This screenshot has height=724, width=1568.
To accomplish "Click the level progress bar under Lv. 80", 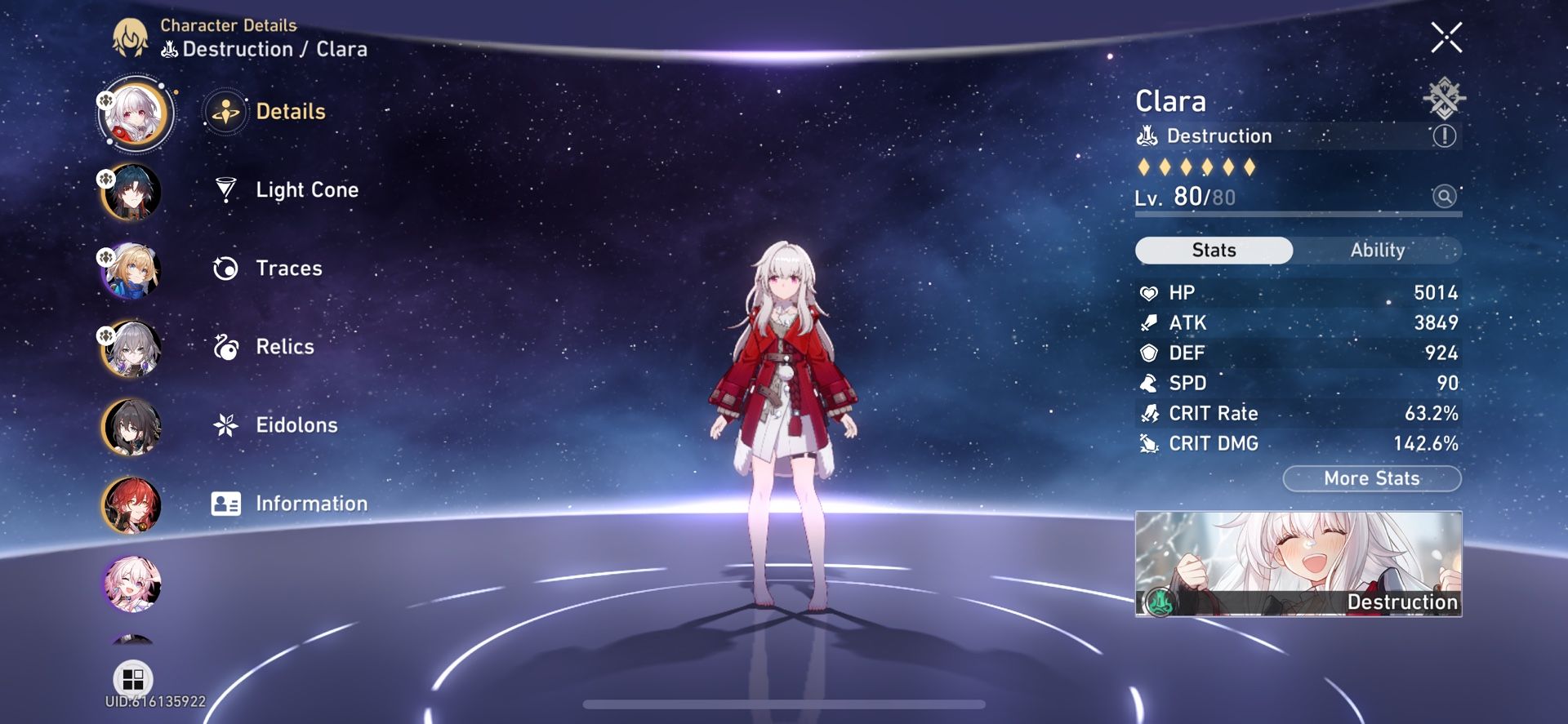I will coord(1298,214).
